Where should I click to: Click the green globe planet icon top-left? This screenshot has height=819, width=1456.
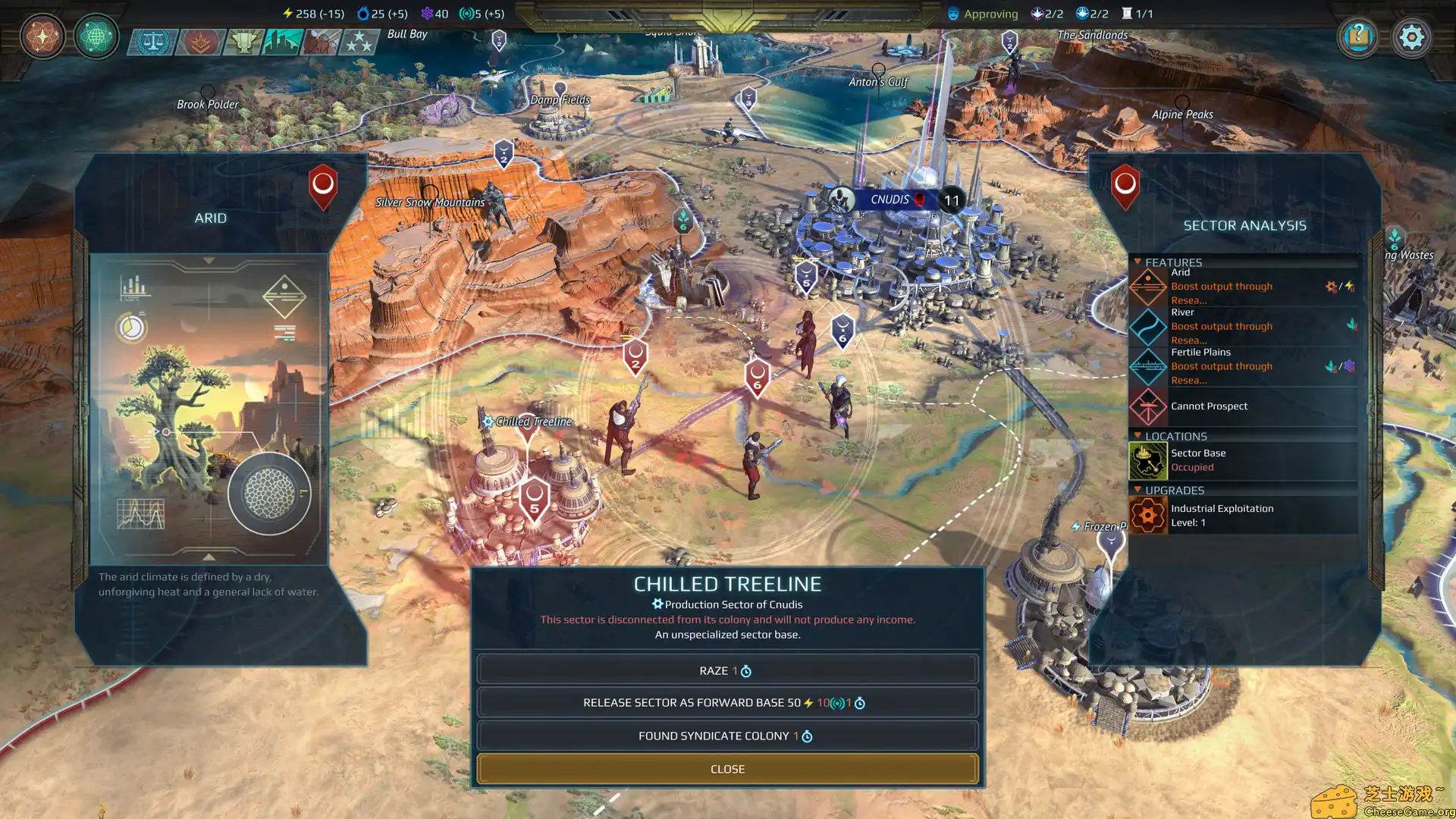click(x=96, y=36)
